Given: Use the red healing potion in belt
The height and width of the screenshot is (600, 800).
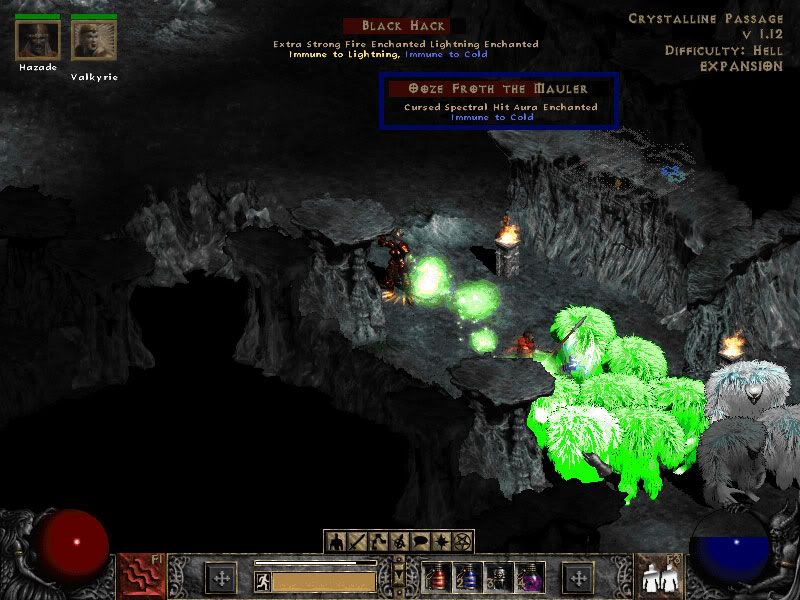Looking at the screenshot, I should [438, 577].
